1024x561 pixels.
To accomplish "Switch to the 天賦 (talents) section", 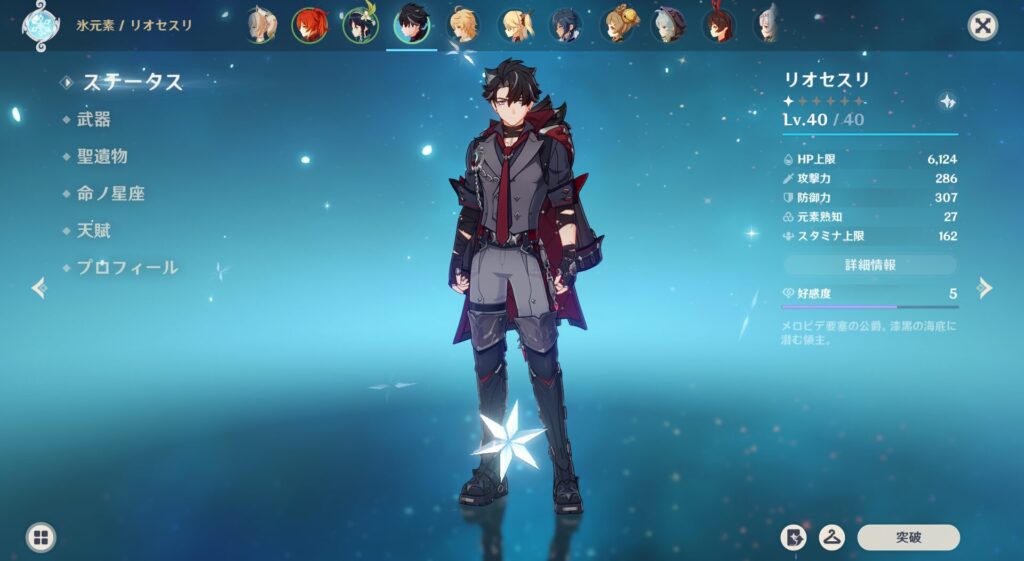I will (x=94, y=230).
